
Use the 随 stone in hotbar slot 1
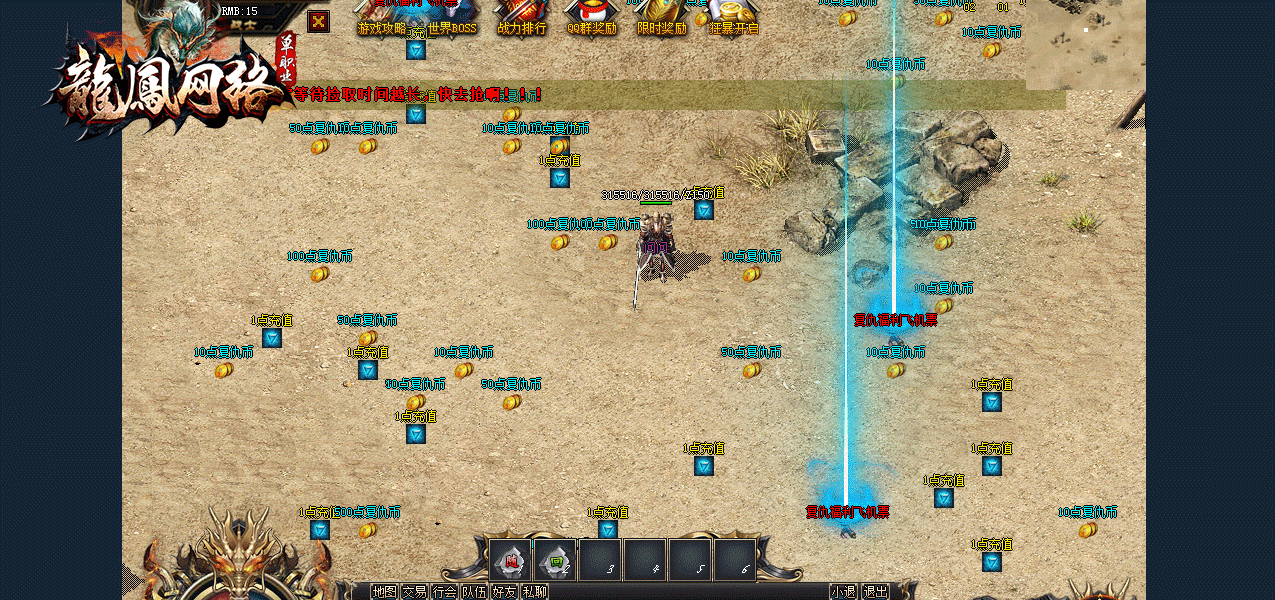(x=510, y=560)
